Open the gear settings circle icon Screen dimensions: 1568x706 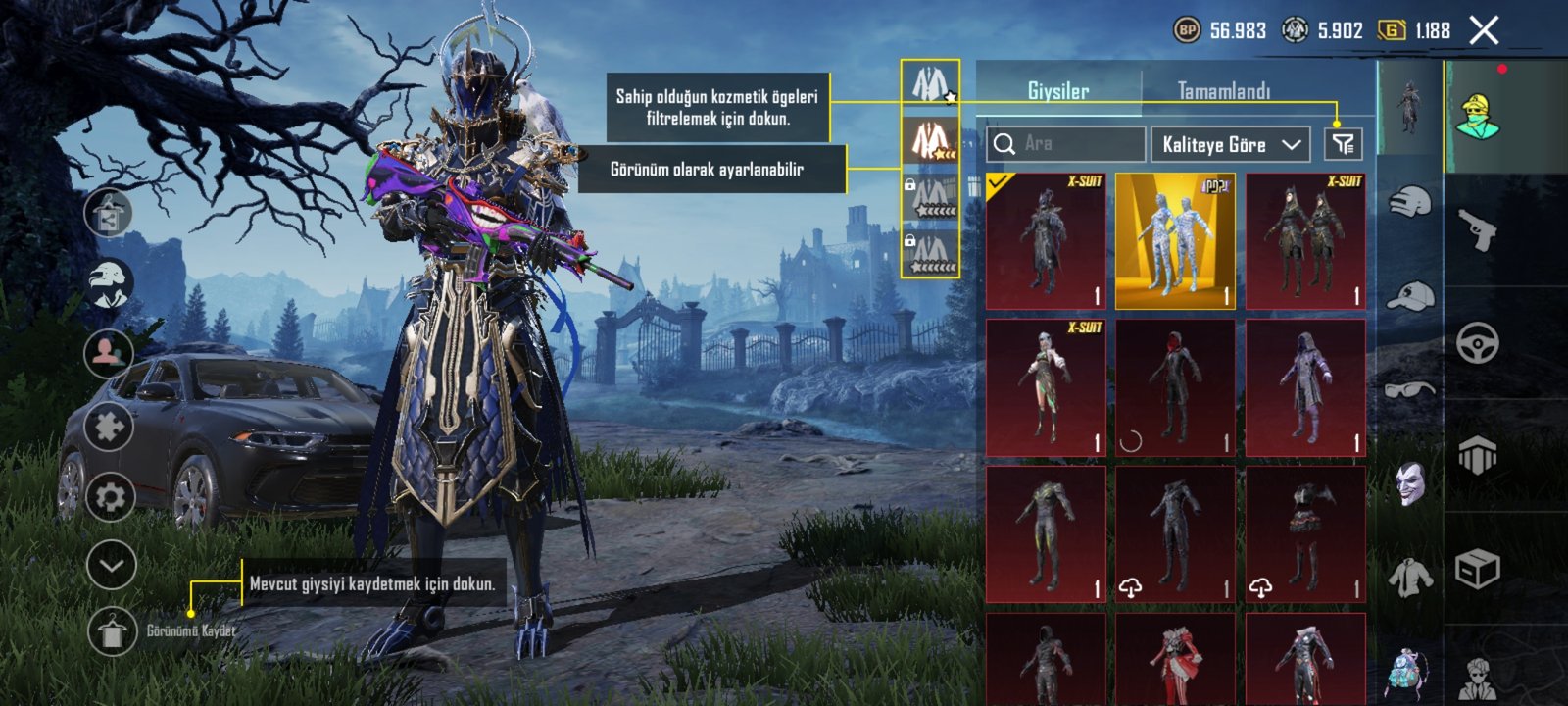coord(110,497)
